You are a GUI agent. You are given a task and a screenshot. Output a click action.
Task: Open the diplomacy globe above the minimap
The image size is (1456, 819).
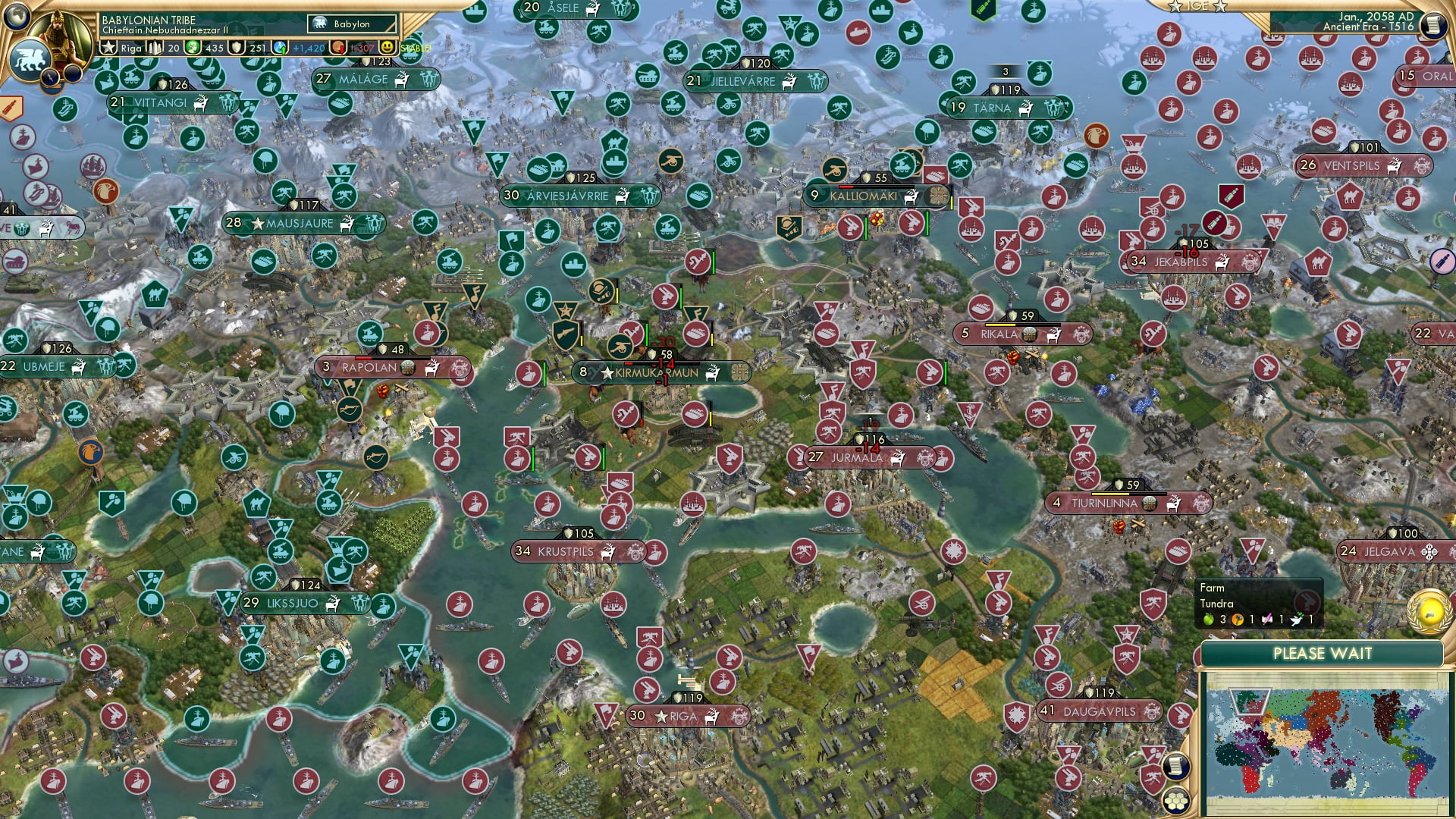[x=1427, y=613]
